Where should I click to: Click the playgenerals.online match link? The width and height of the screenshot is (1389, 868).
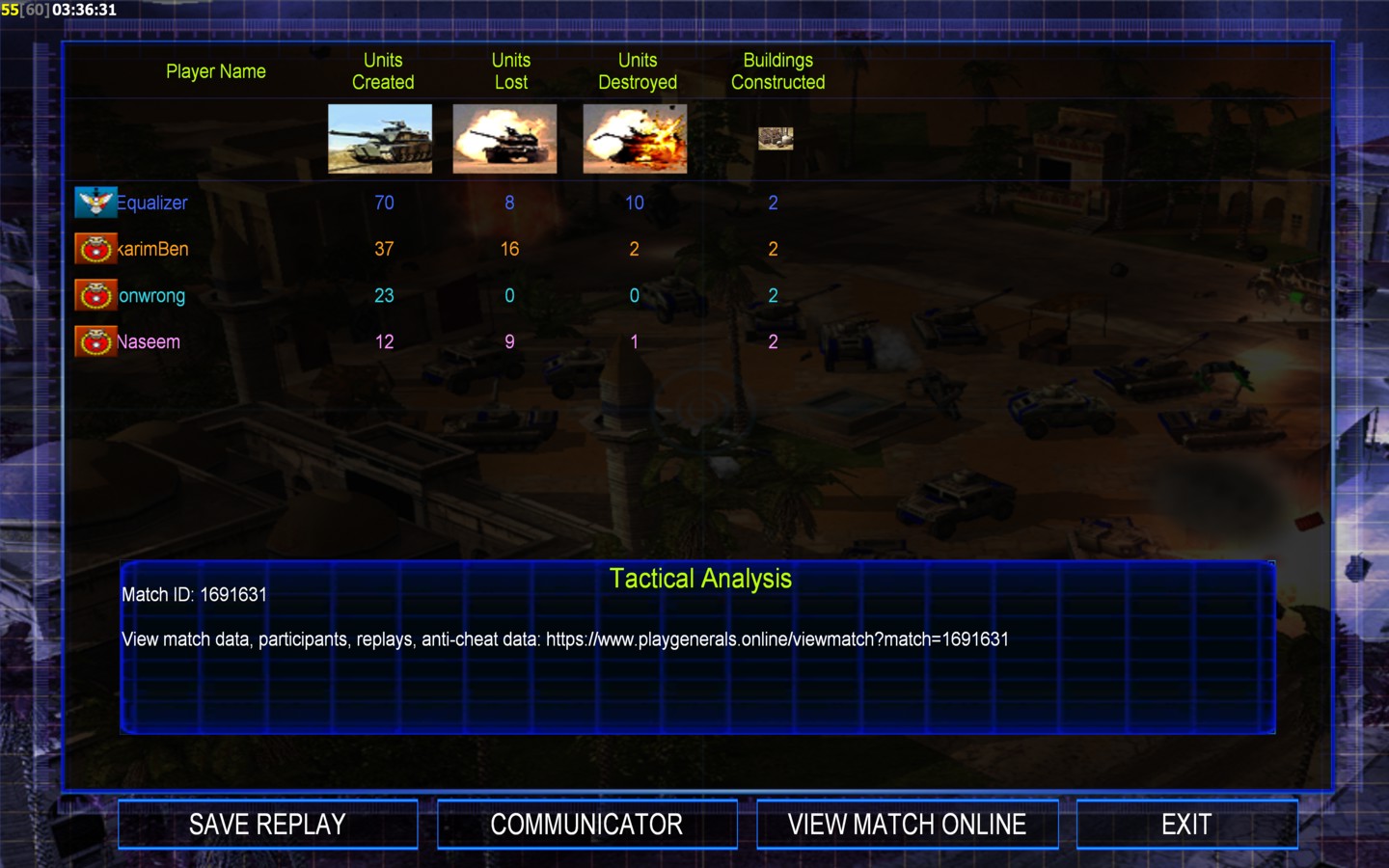776,639
